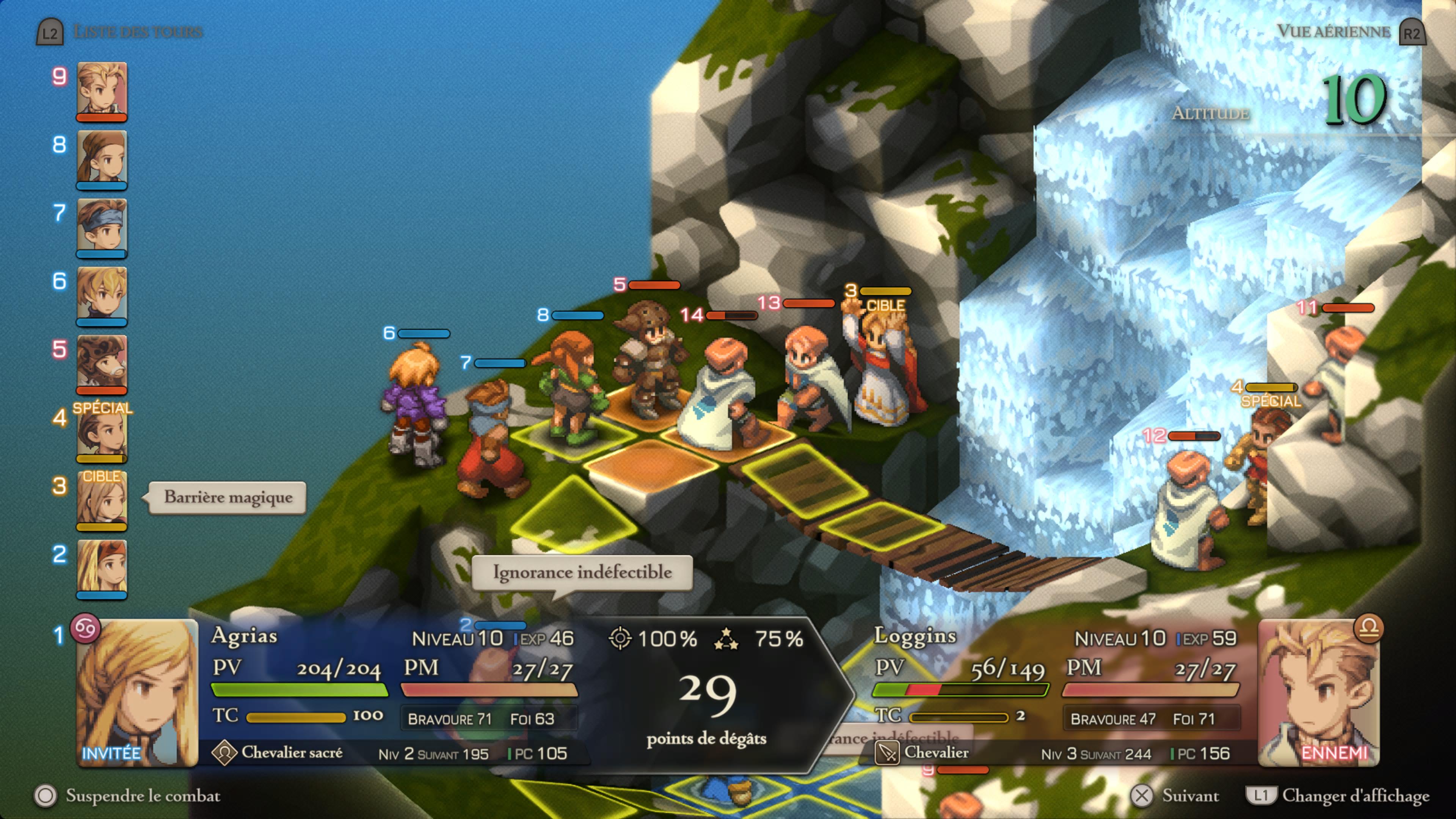Click the Ignorance indéfectible ability label
This screenshot has height=819, width=1456.
tap(582, 573)
